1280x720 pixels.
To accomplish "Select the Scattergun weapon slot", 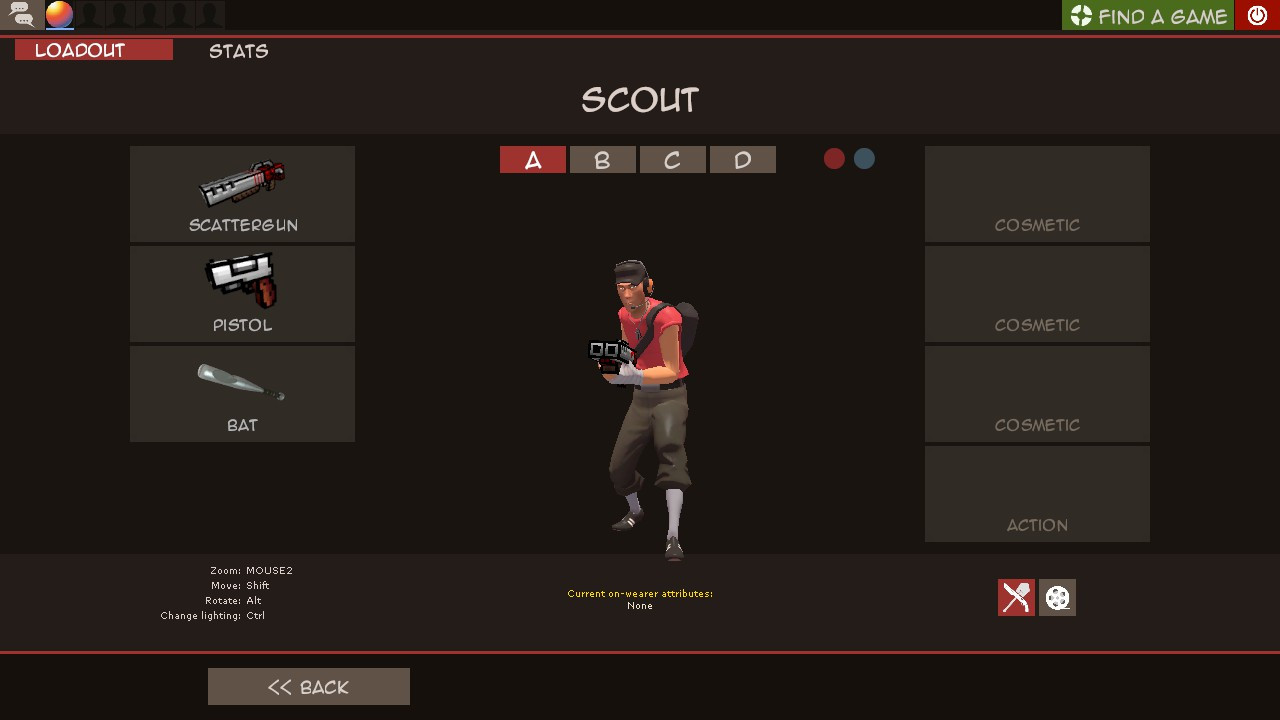I will click(242, 193).
